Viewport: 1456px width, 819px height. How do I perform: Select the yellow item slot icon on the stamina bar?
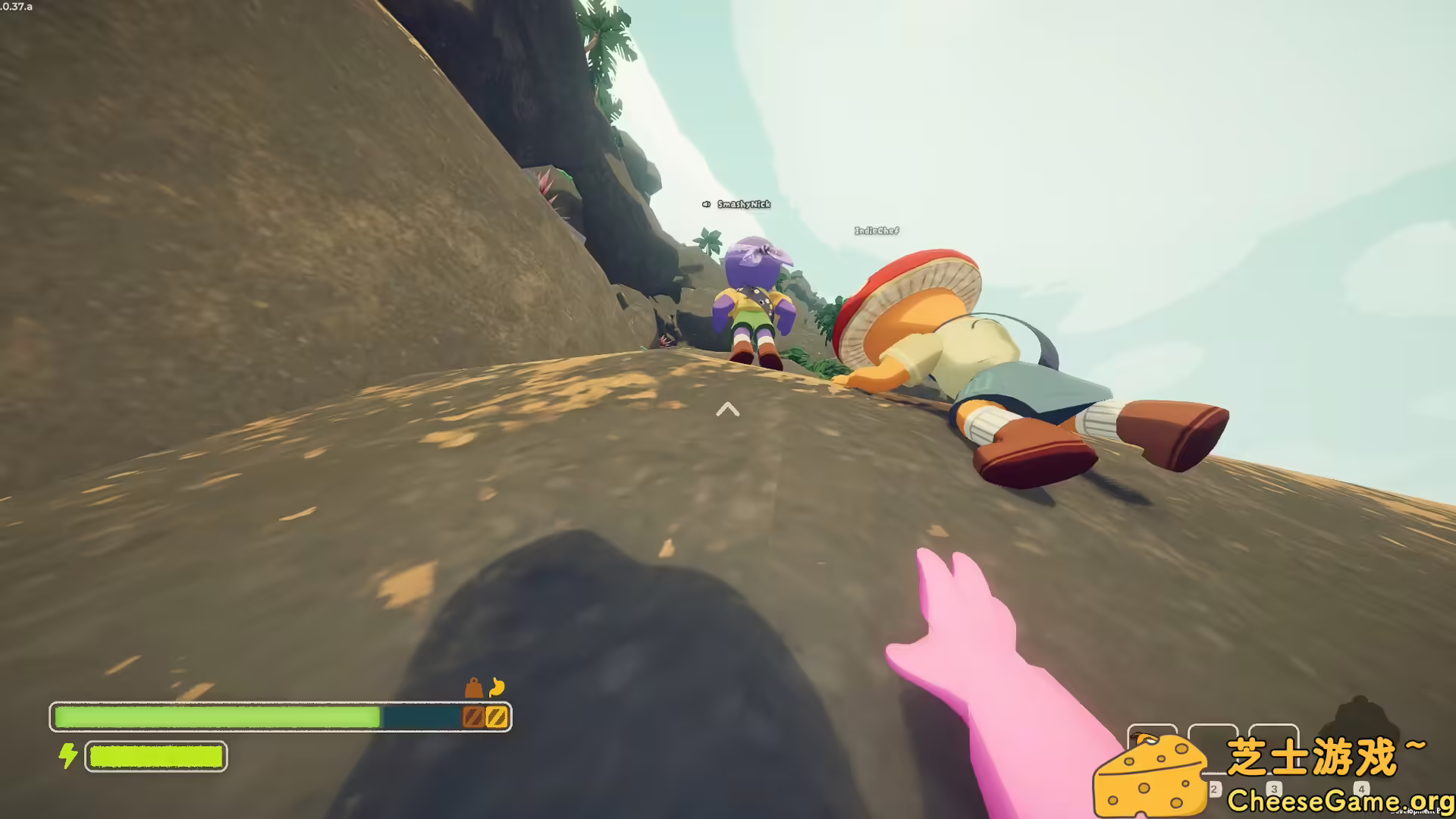click(497, 716)
